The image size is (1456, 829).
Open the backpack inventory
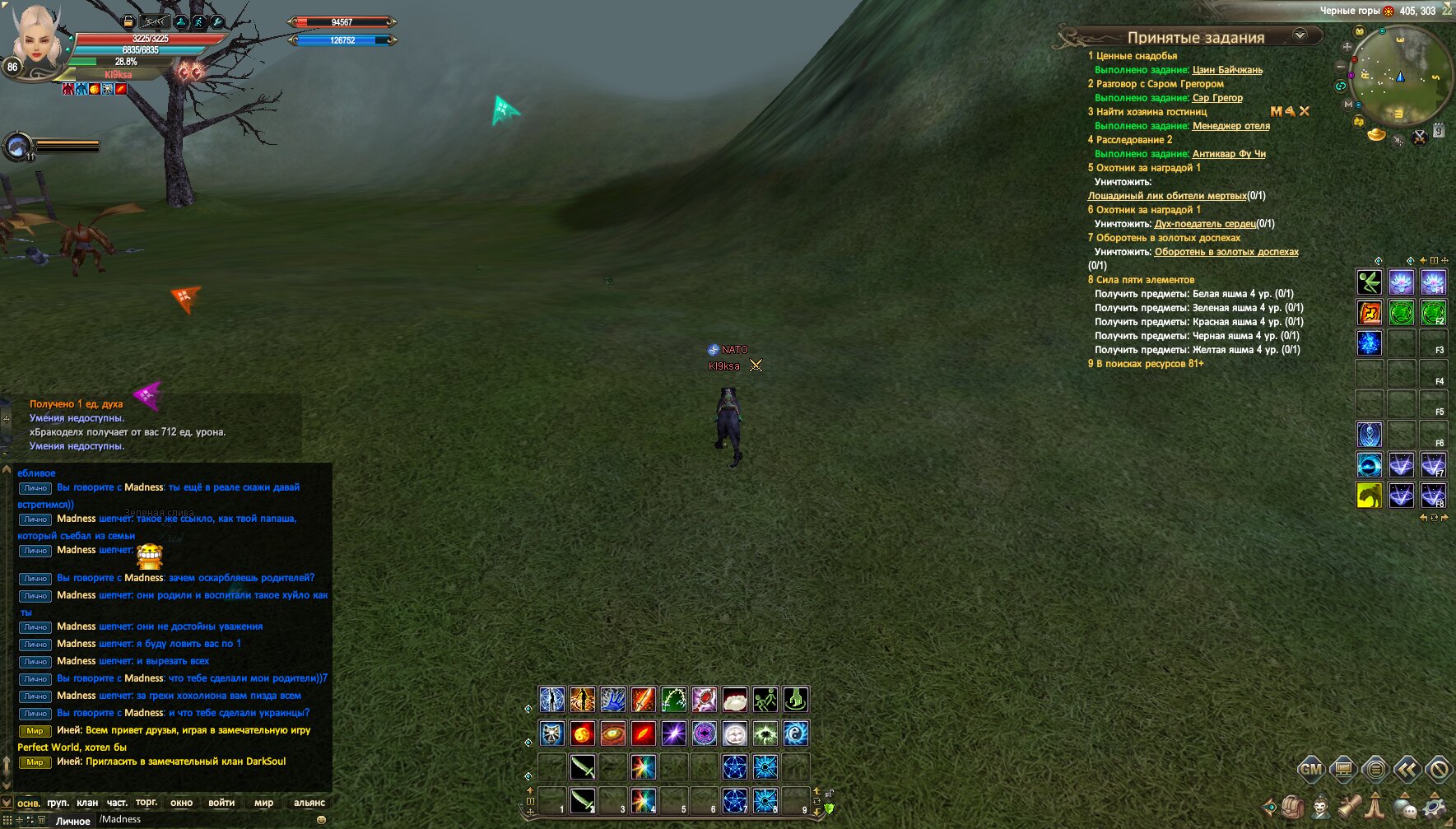point(1292,807)
